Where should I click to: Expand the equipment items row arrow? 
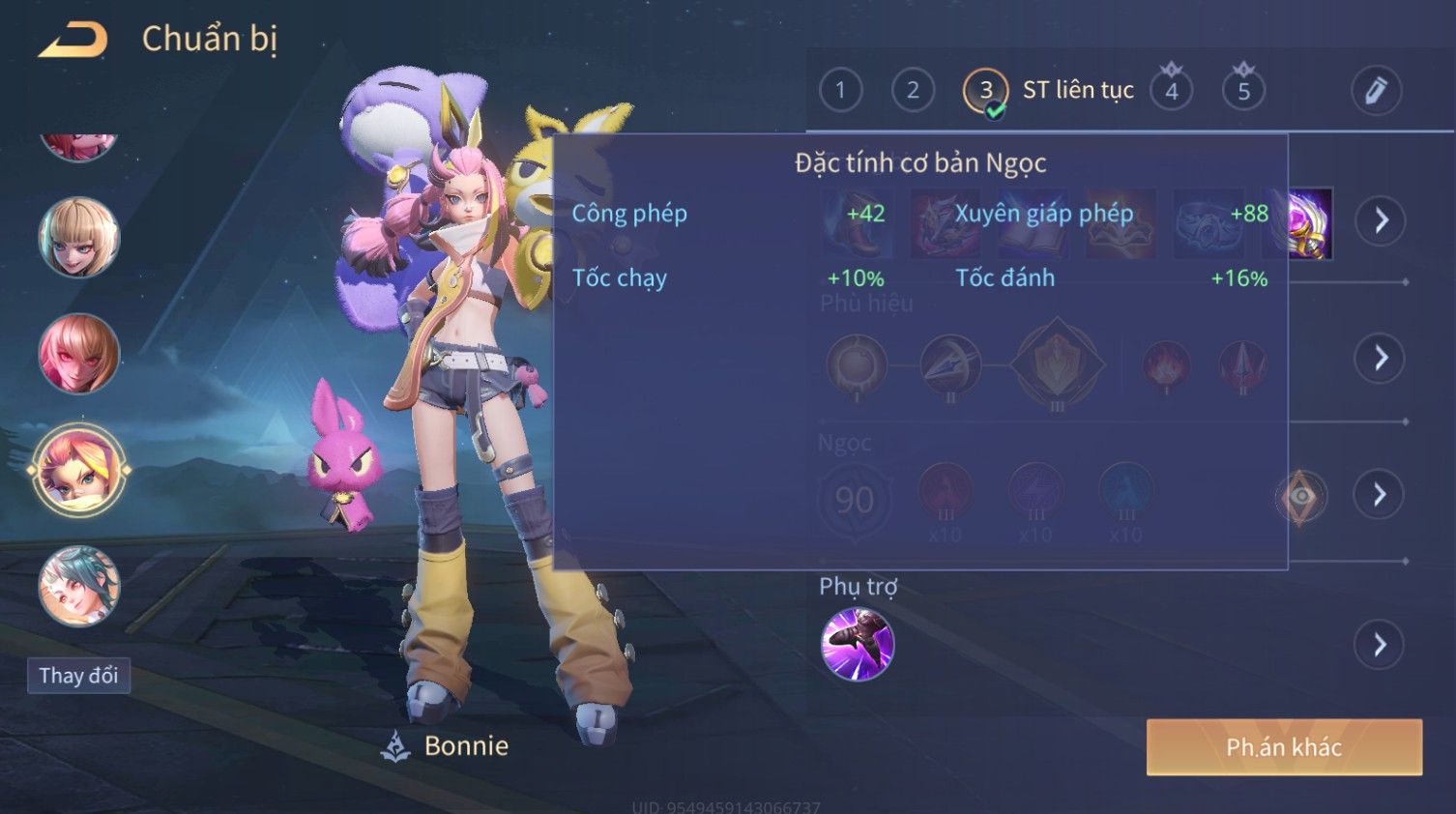coord(1380,220)
